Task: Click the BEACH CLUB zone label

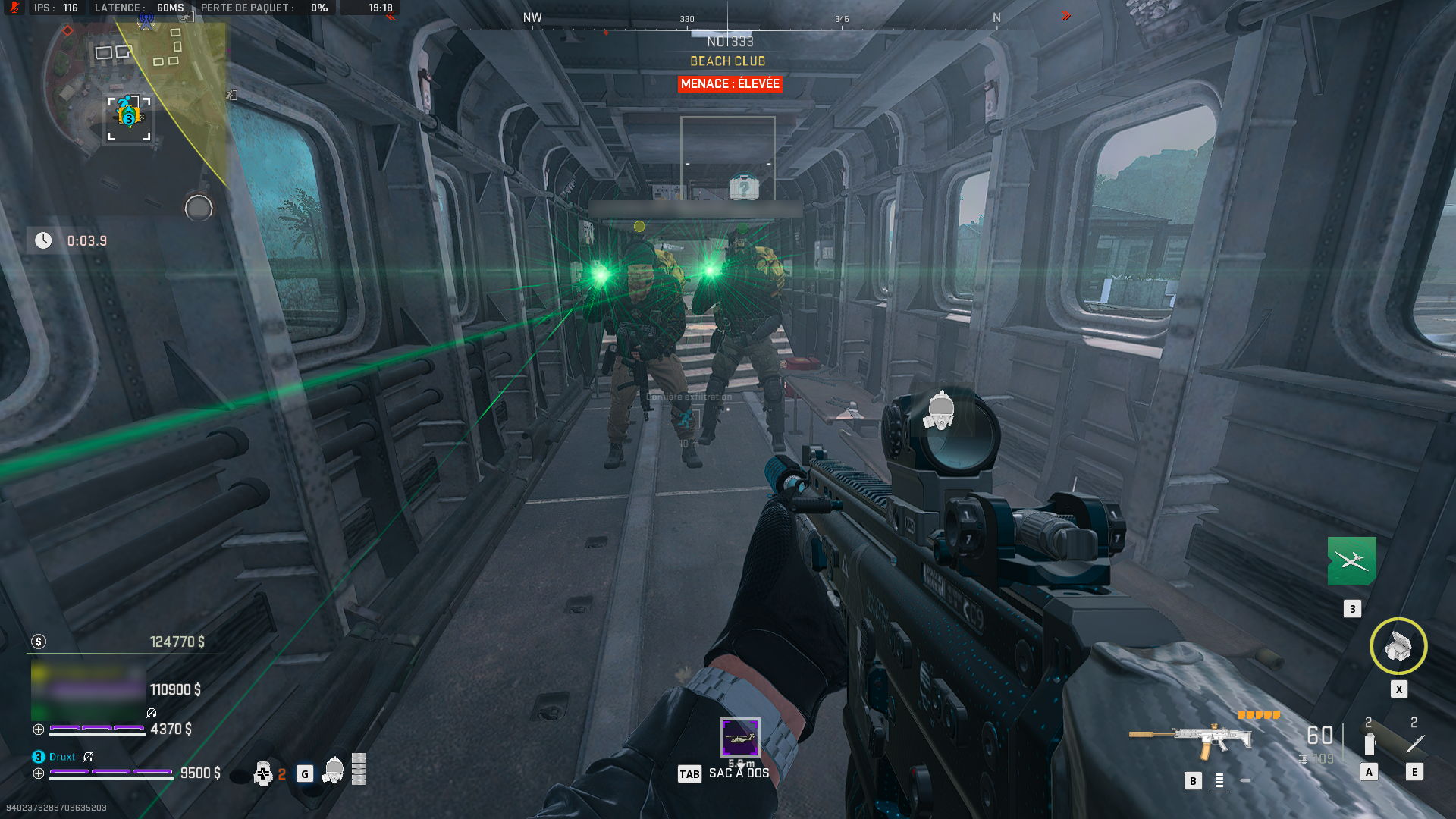Action: point(729,62)
